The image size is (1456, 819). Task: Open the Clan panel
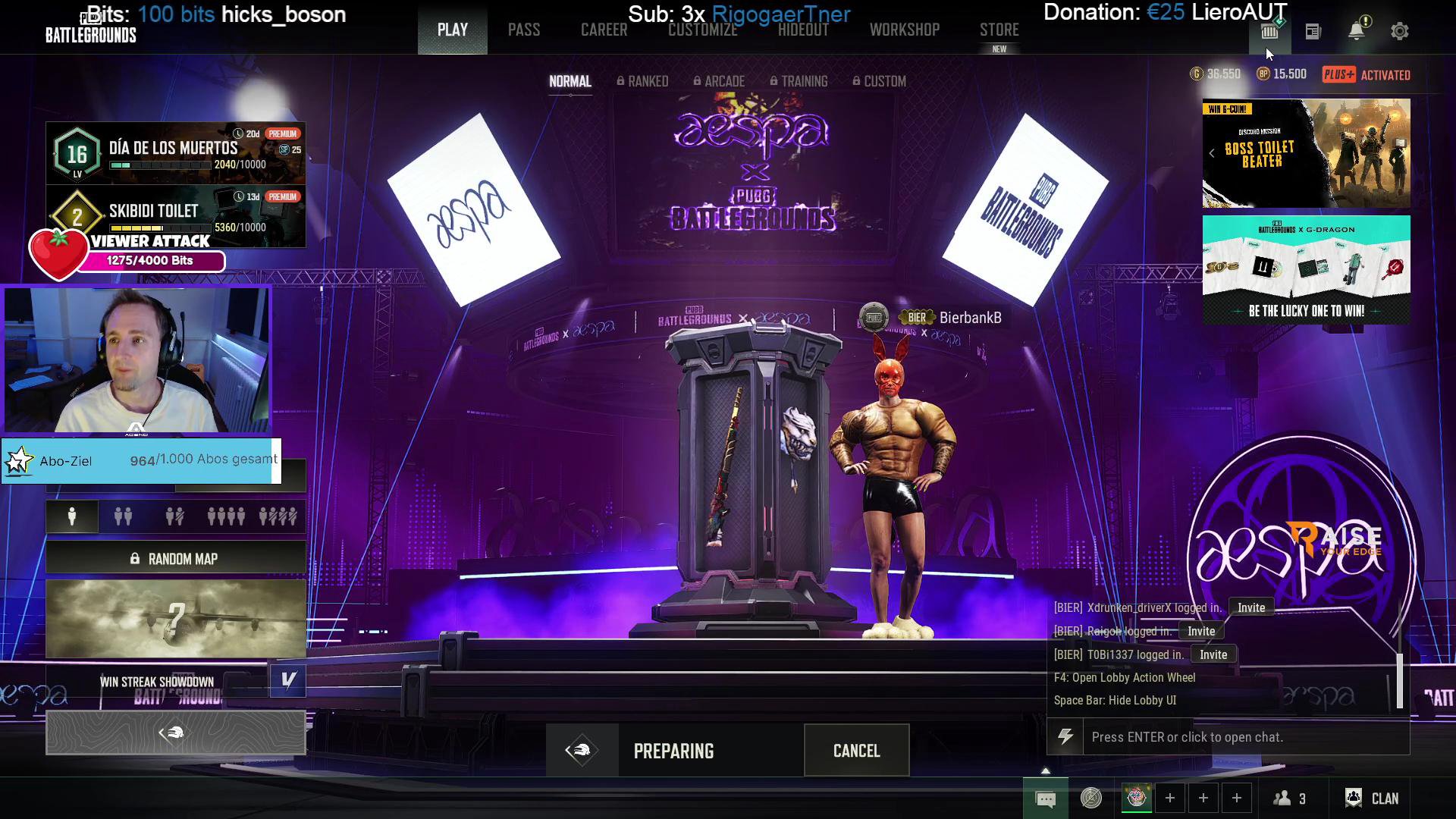(x=1372, y=798)
